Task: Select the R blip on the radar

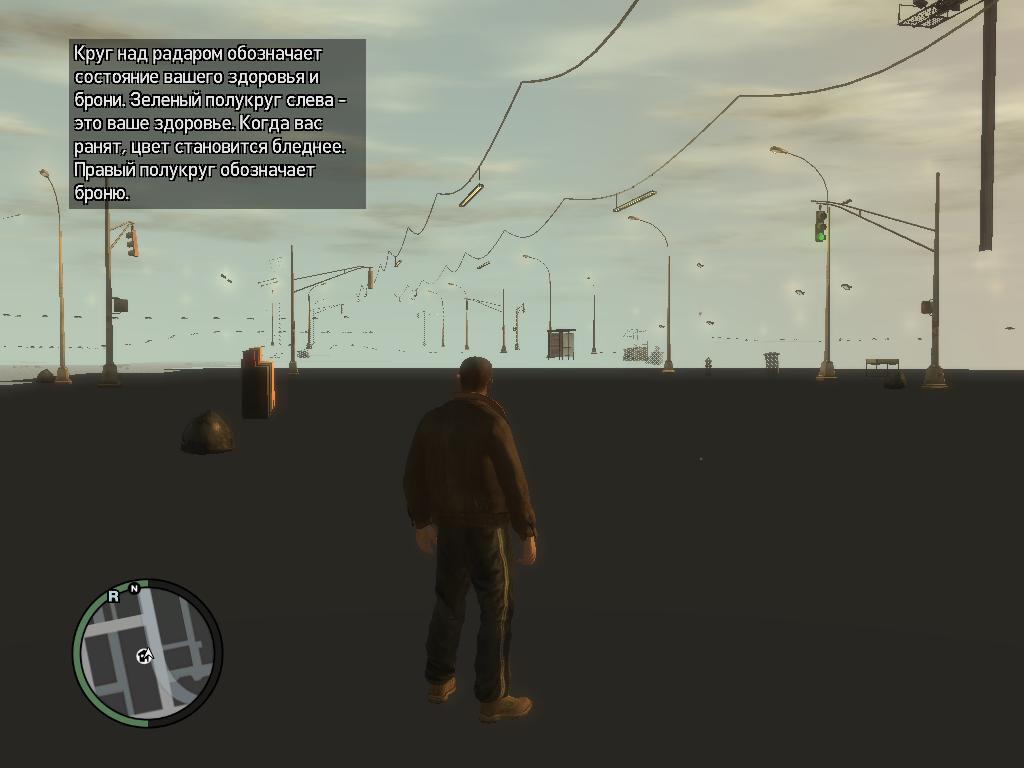Action: tap(113, 596)
